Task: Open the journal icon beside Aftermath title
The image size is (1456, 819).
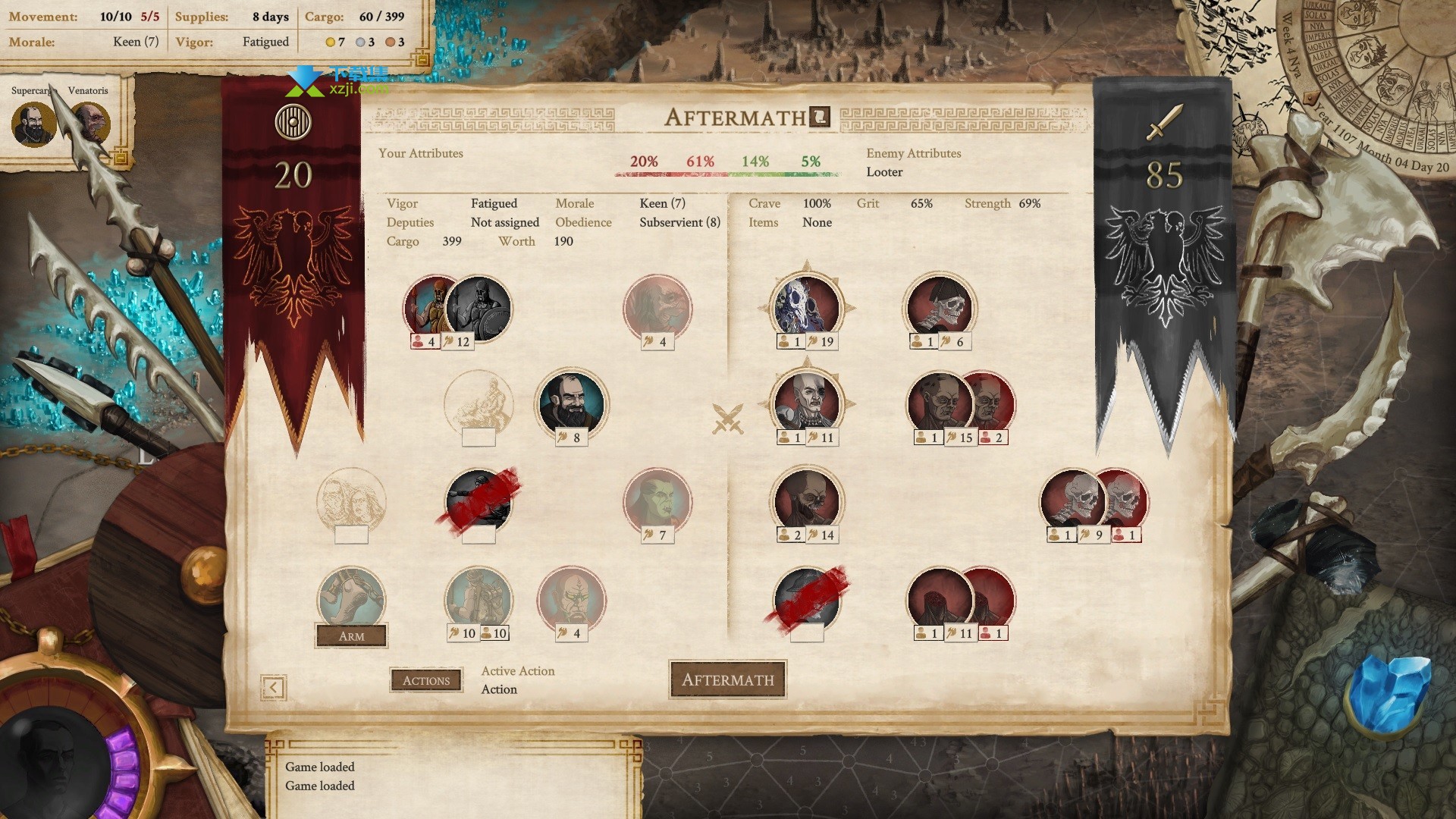Action: tap(821, 117)
